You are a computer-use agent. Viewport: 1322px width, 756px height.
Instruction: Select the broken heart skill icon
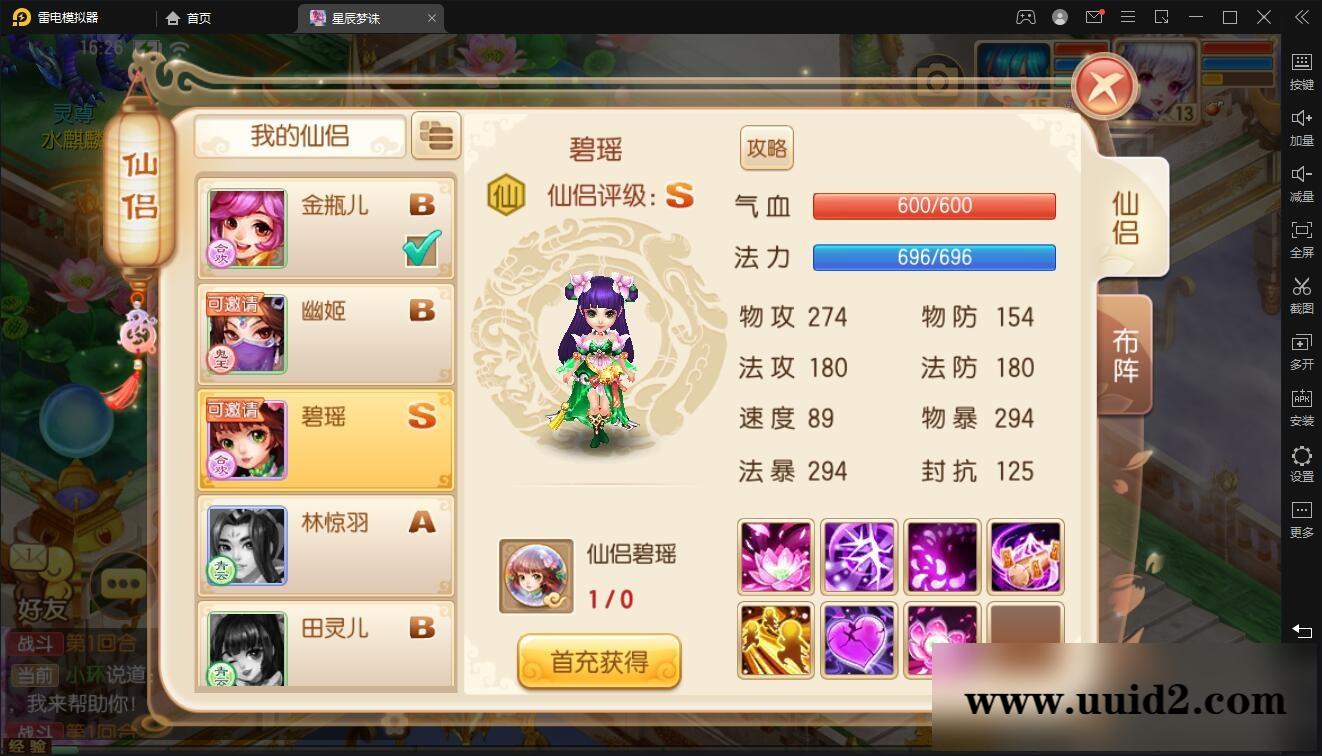coord(858,638)
